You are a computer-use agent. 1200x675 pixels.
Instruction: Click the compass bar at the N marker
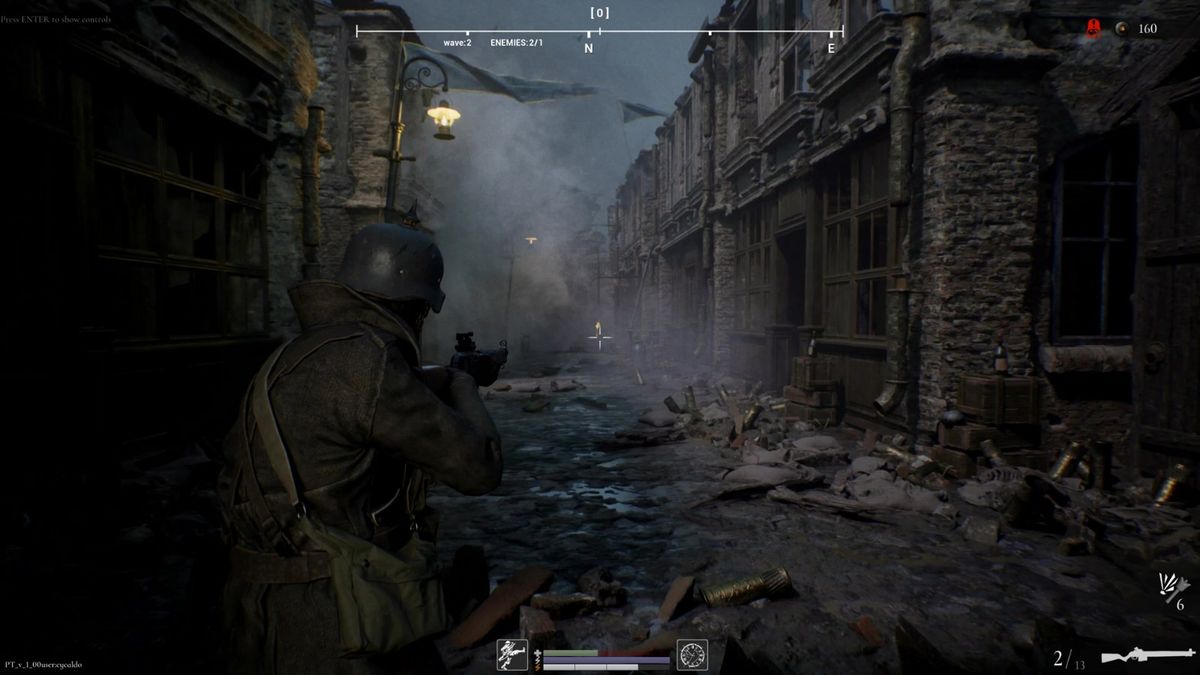[x=588, y=47]
